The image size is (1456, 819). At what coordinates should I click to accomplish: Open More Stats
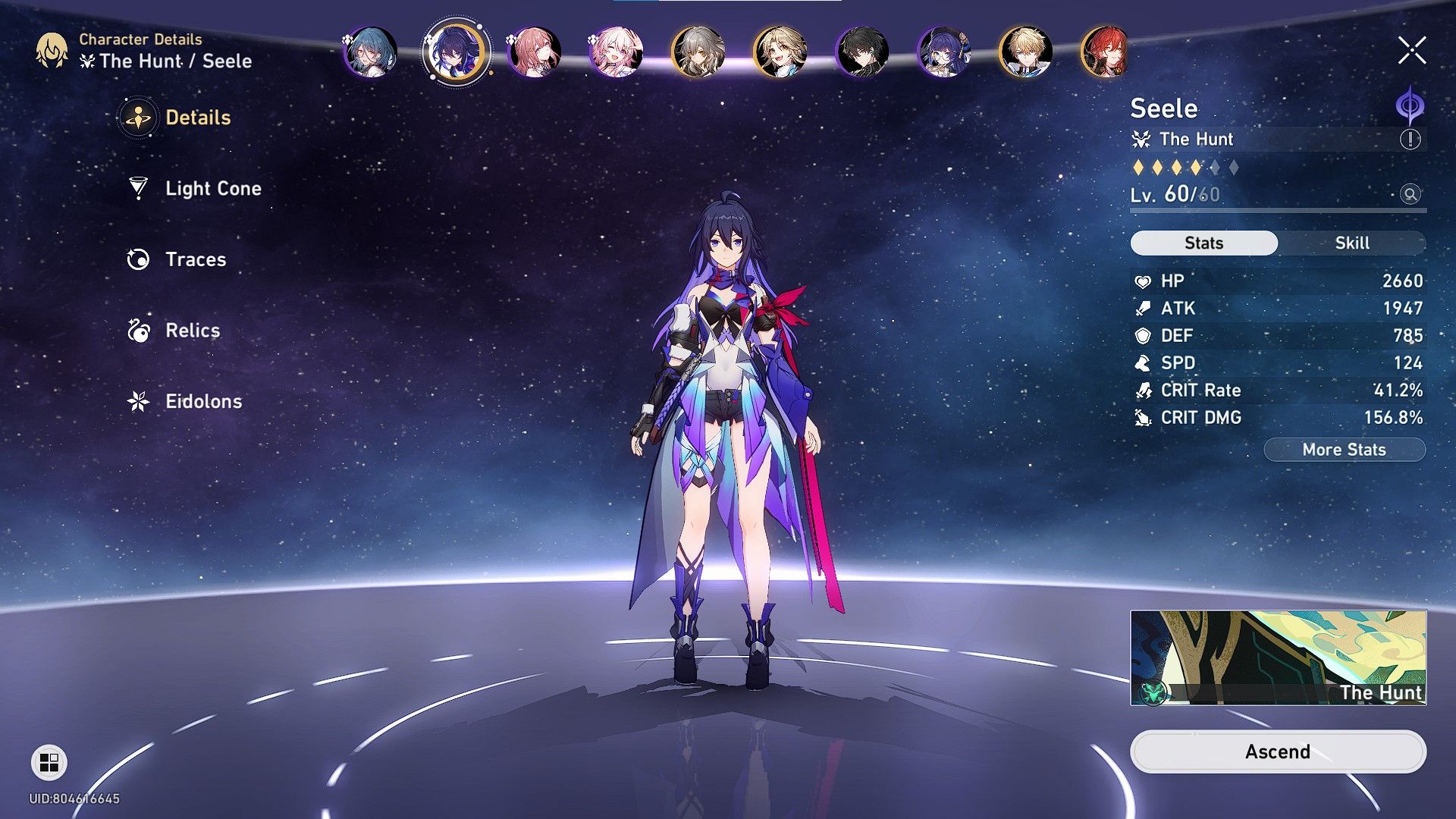point(1344,449)
